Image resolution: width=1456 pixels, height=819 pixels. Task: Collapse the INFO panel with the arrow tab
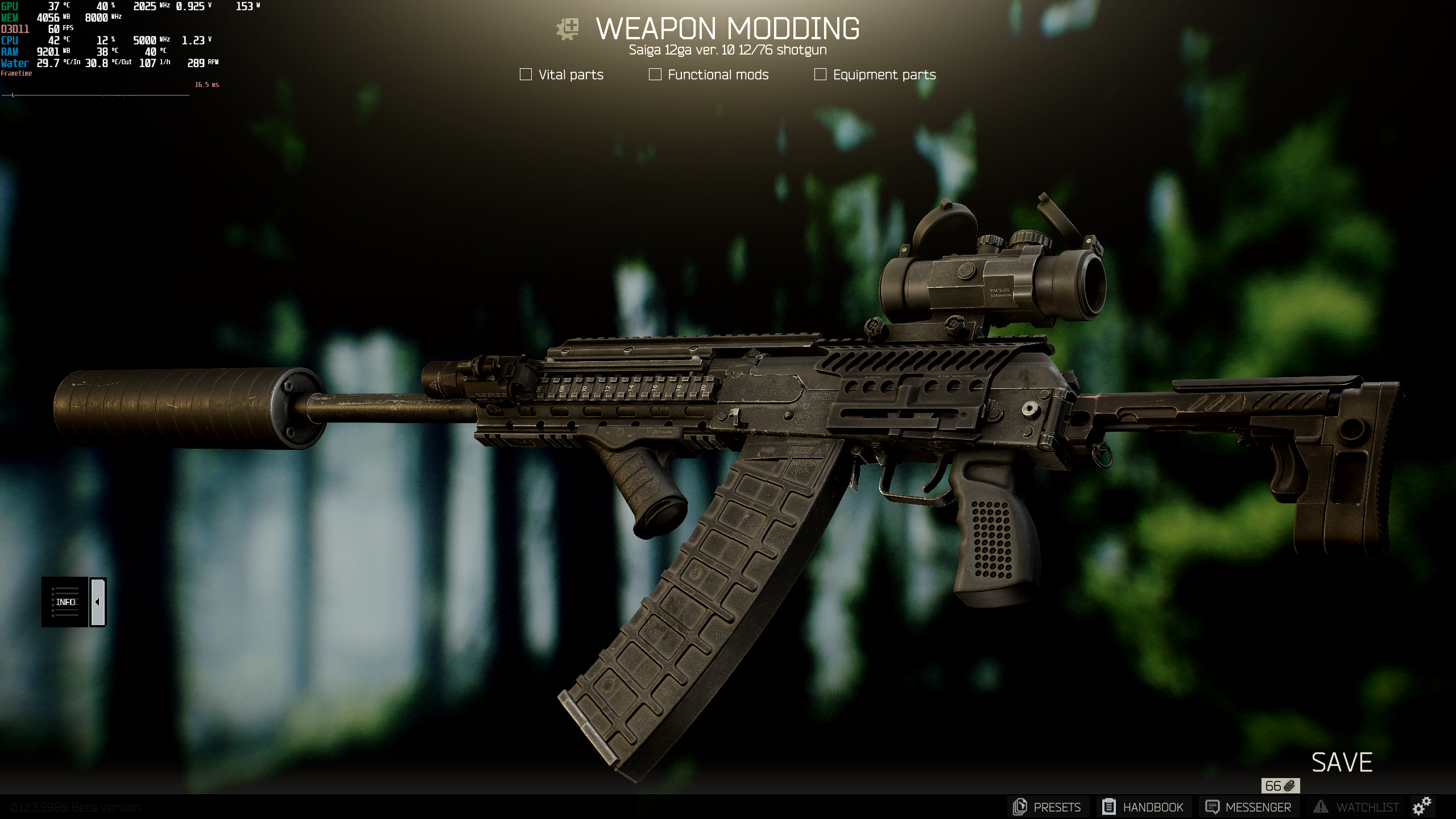[98, 602]
